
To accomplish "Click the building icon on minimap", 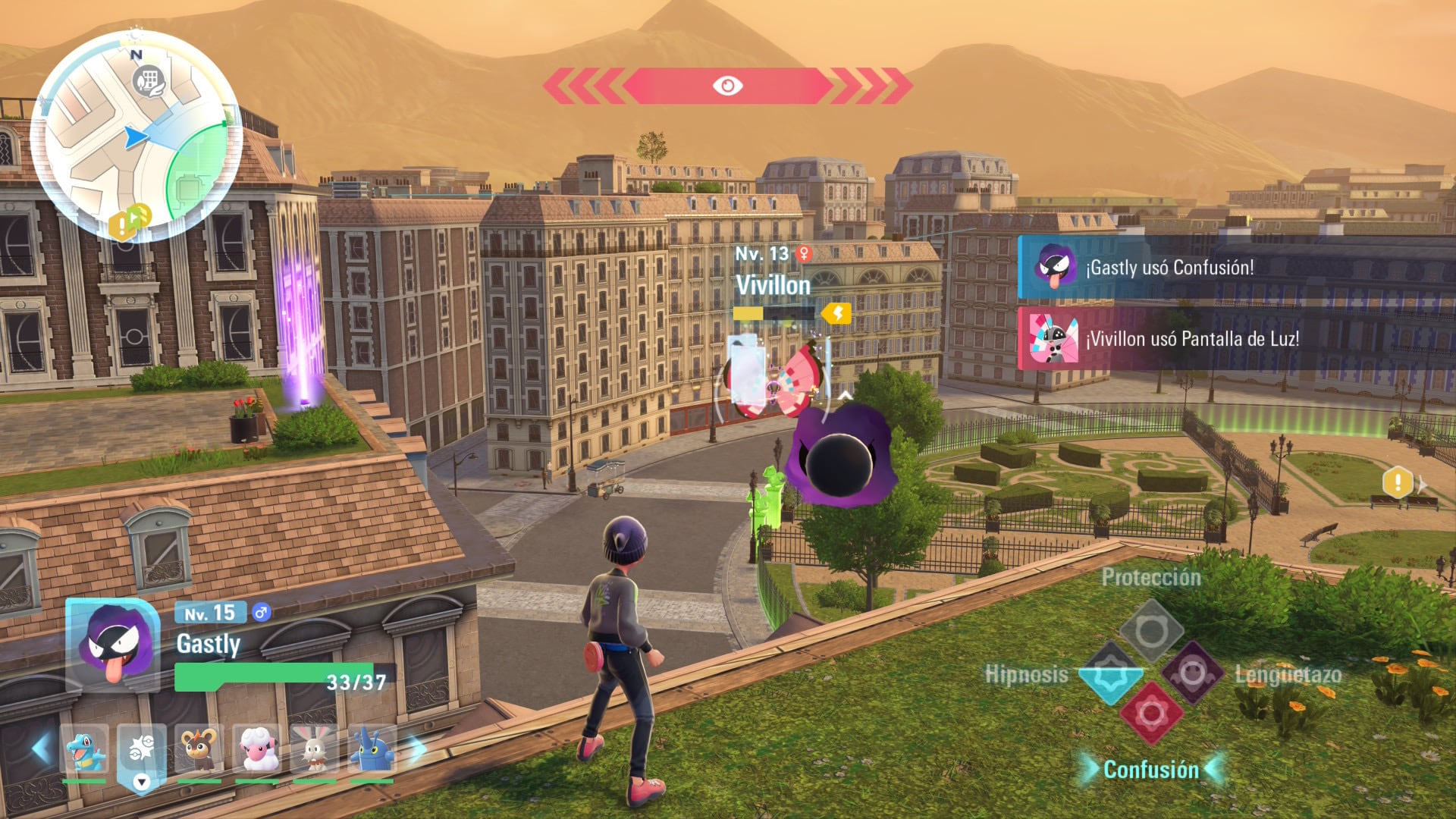I will pos(149,80).
